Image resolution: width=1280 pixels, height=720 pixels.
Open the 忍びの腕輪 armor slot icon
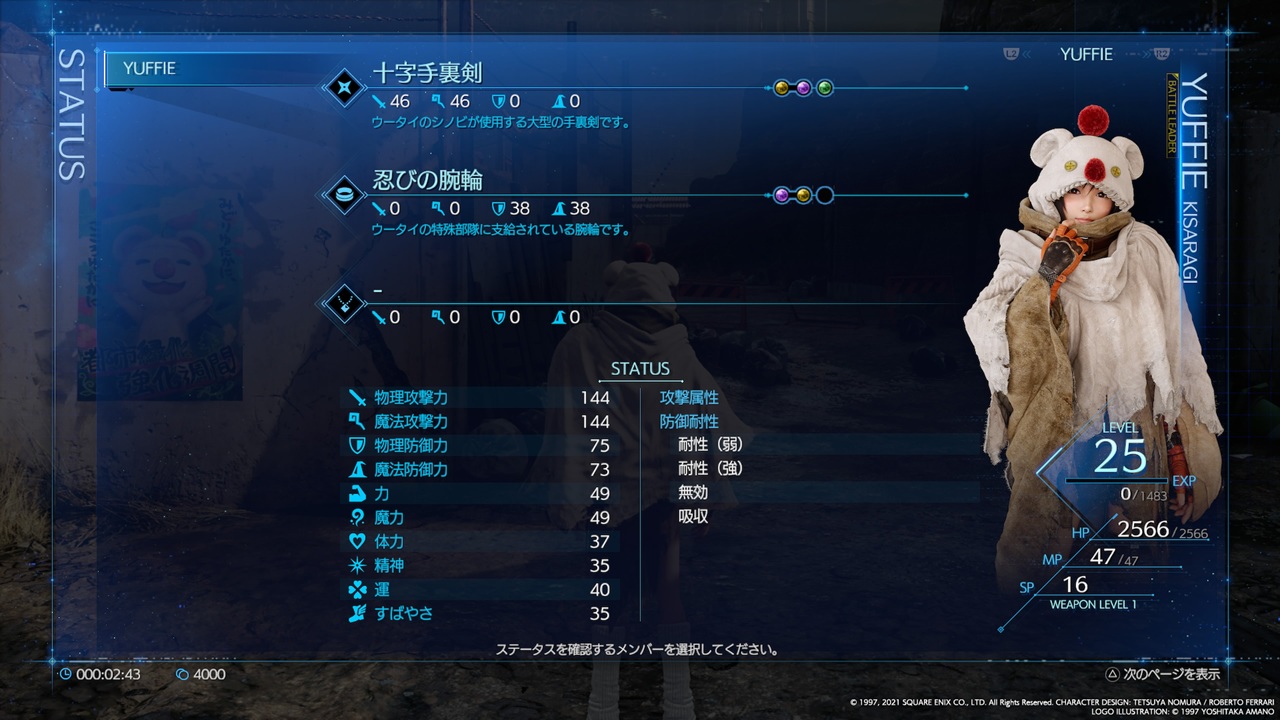coord(343,196)
